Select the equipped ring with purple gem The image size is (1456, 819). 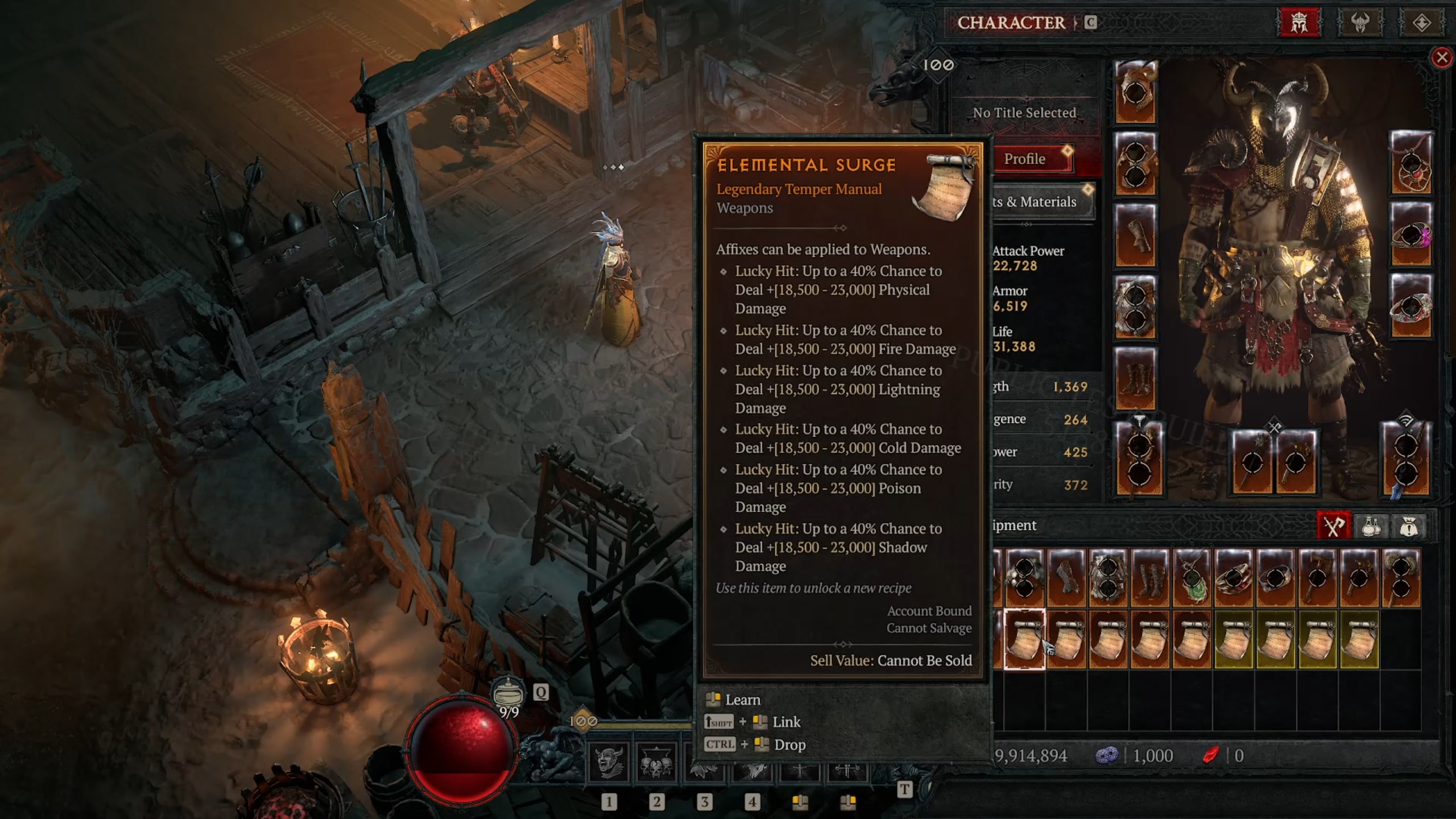pyautogui.click(x=1410, y=234)
